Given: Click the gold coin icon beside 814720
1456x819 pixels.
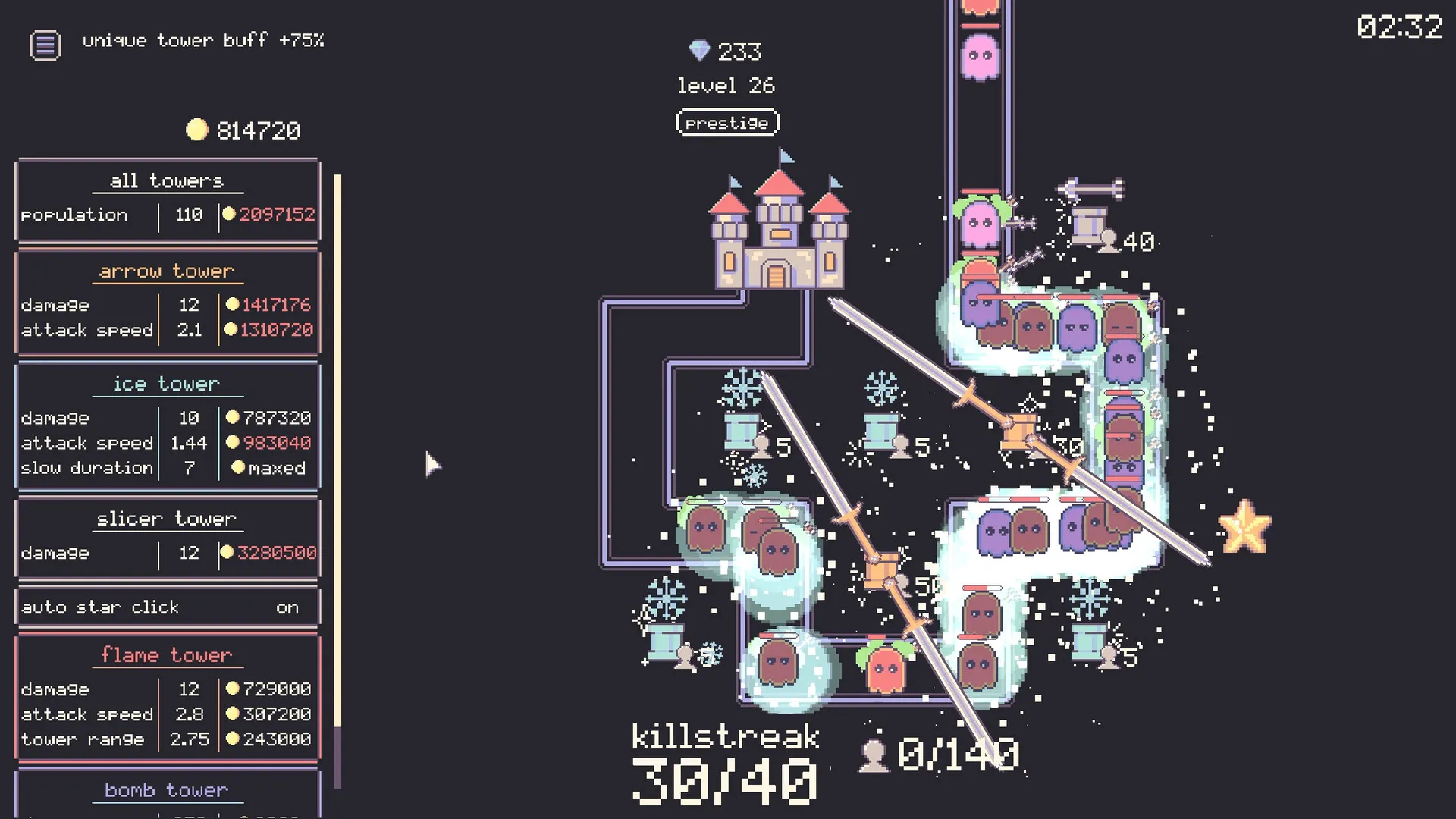Looking at the screenshot, I should coord(197,129).
